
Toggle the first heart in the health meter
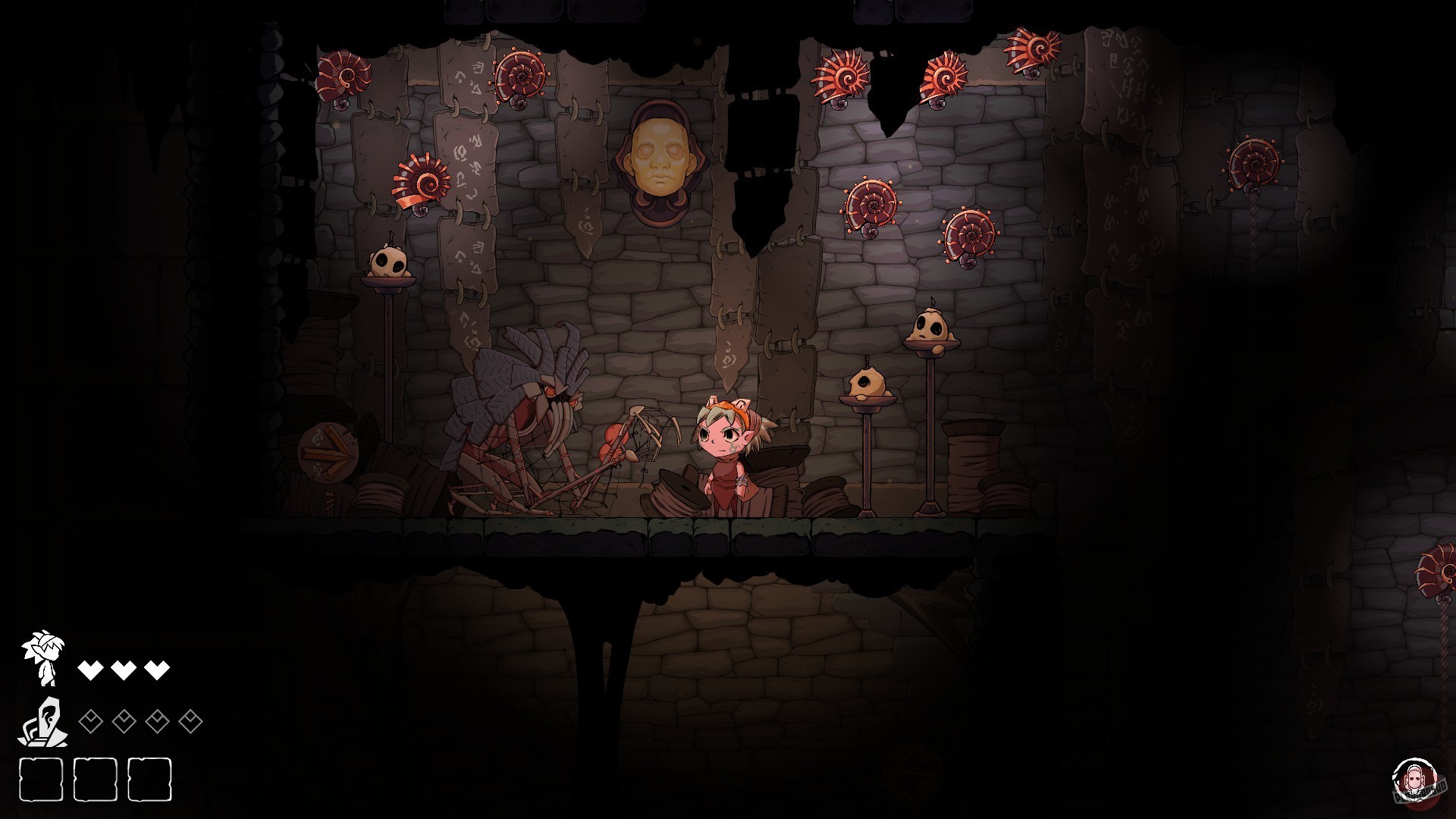pos(91,669)
